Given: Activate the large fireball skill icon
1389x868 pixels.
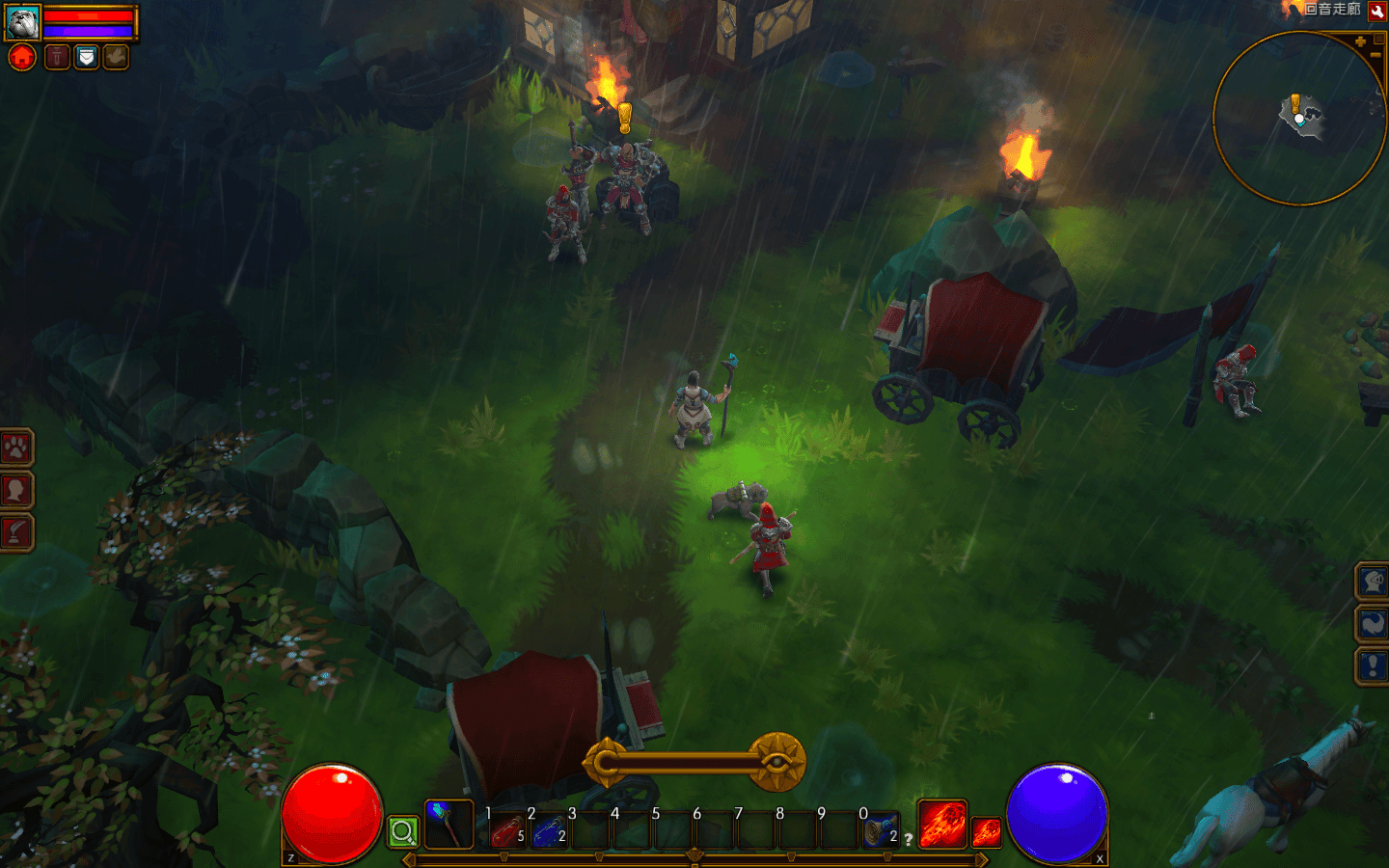Looking at the screenshot, I should [x=941, y=825].
